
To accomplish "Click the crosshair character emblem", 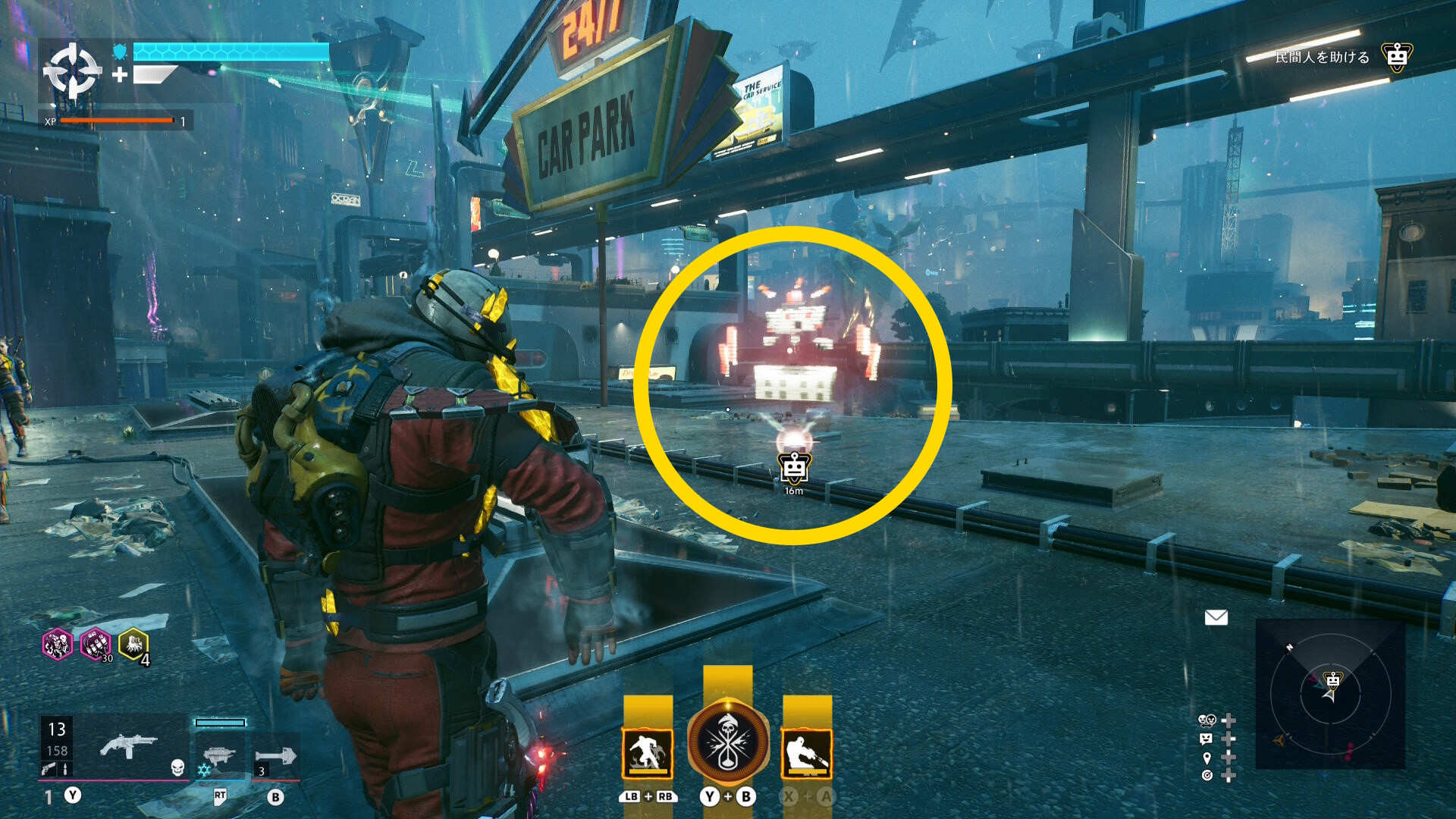I will (72, 72).
